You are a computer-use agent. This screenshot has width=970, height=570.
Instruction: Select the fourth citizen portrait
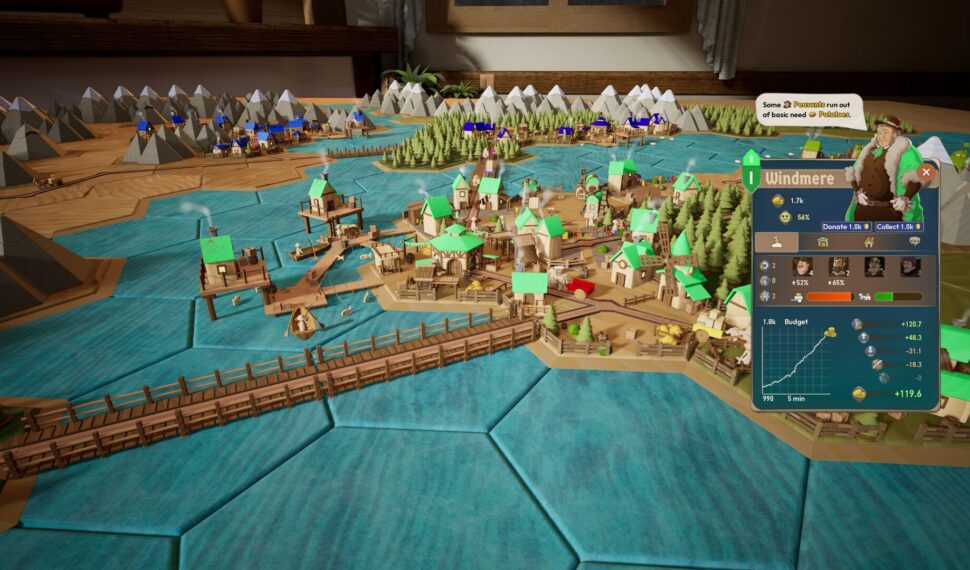coord(909,267)
